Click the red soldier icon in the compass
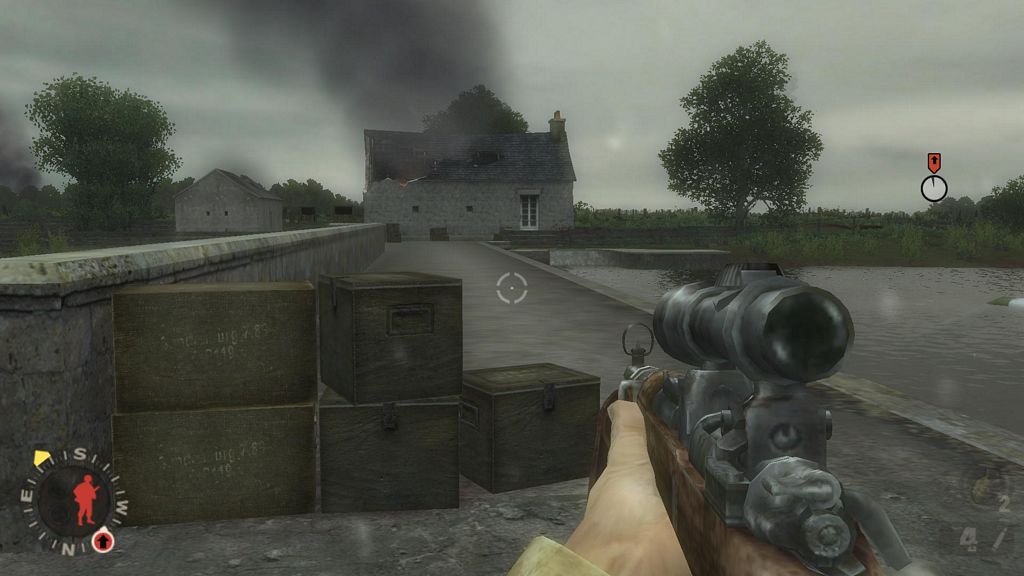 pos(85,500)
